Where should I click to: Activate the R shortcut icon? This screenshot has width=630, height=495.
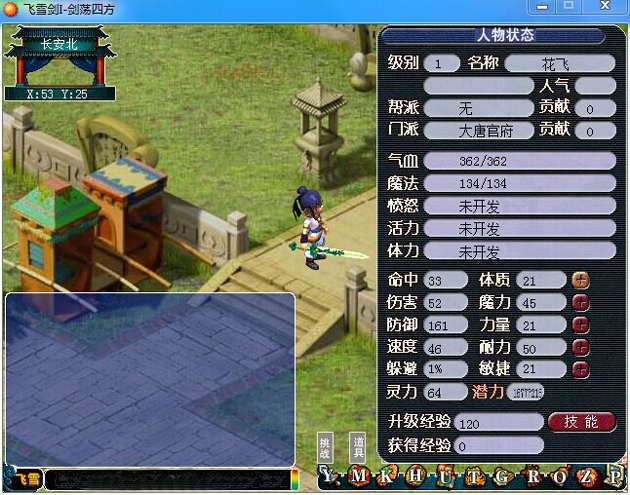point(530,476)
